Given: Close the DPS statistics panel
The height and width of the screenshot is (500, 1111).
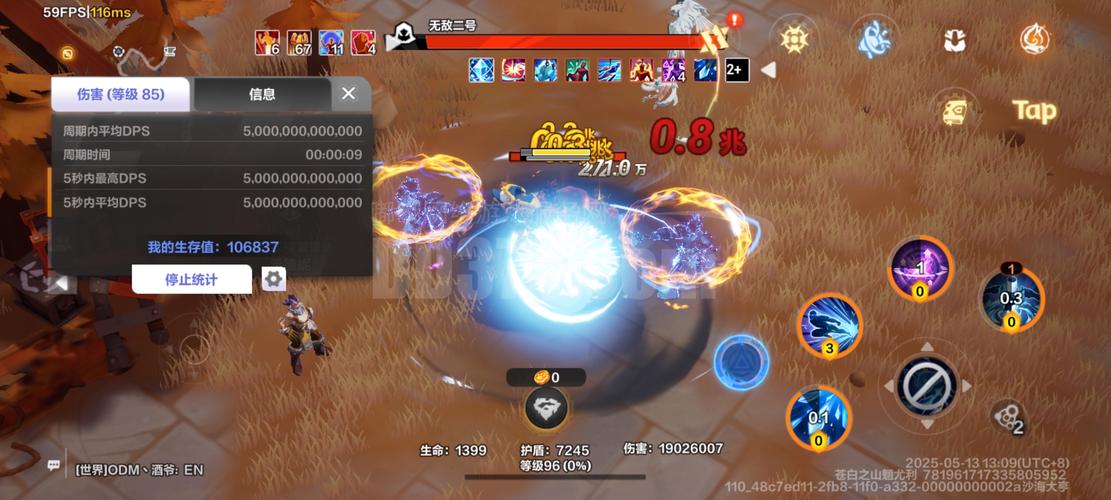Looking at the screenshot, I should (348, 93).
